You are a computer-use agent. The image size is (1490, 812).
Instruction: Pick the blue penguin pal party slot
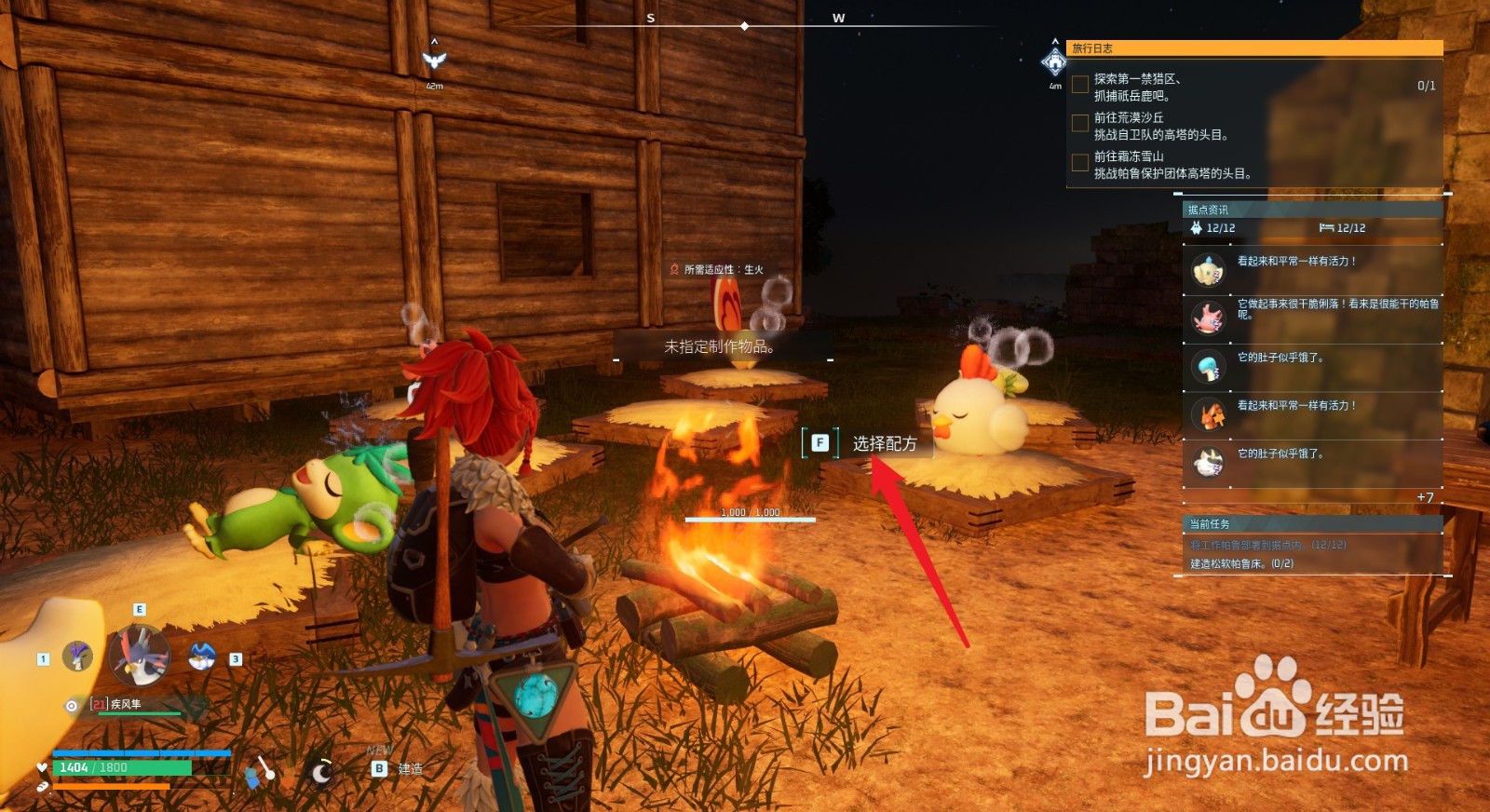pyautogui.click(x=202, y=656)
